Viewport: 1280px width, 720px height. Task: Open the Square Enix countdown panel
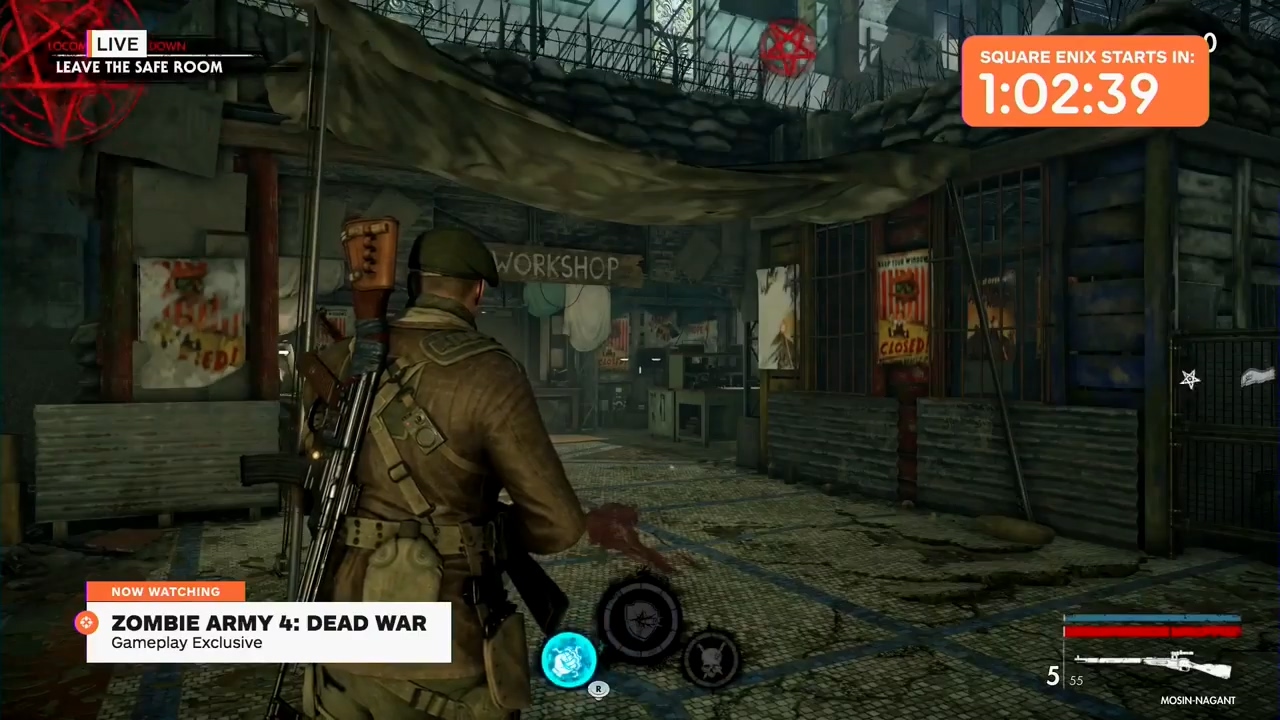click(x=1086, y=82)
